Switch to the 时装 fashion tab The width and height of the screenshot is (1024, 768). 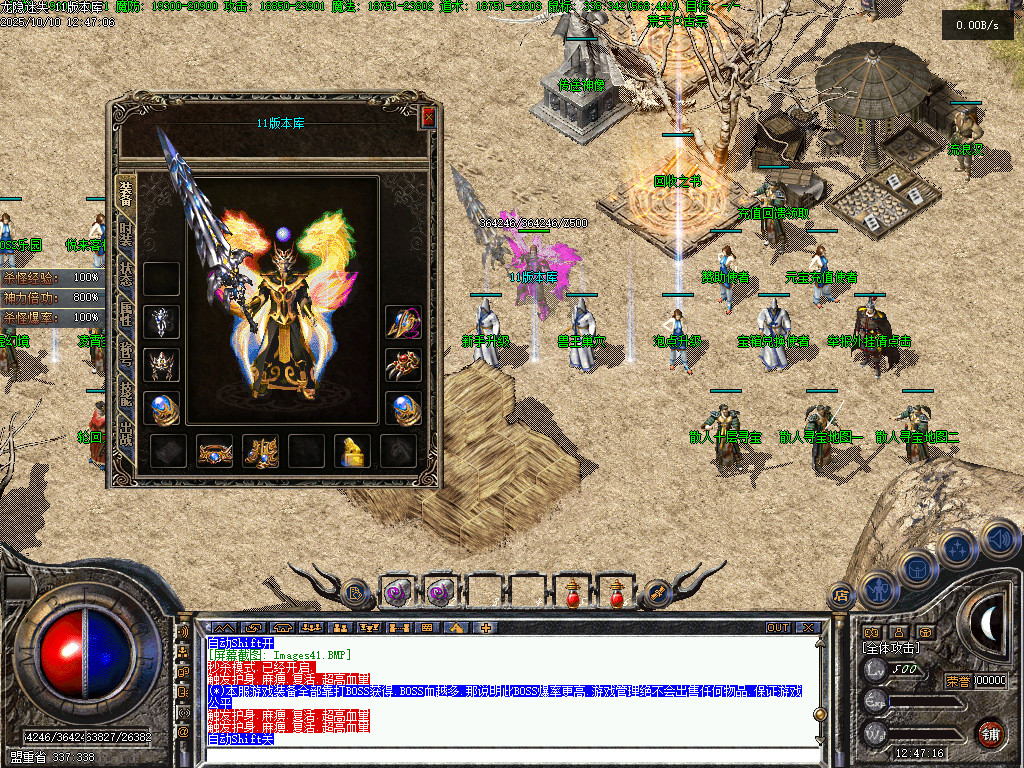(x=126, y=237)
